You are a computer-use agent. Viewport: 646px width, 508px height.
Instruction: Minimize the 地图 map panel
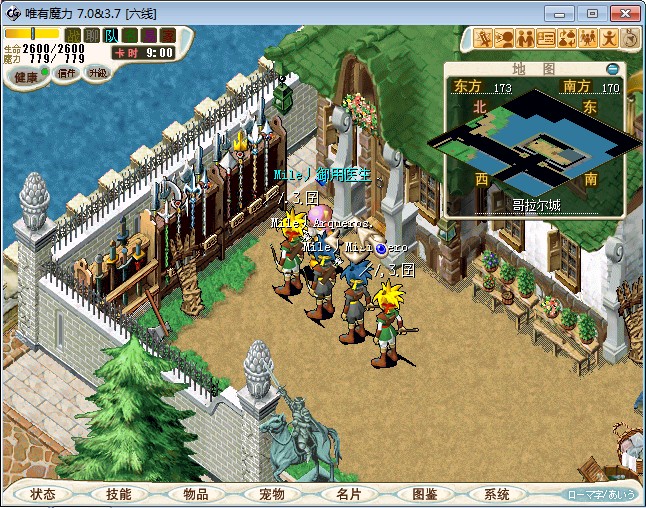(613, 69)
